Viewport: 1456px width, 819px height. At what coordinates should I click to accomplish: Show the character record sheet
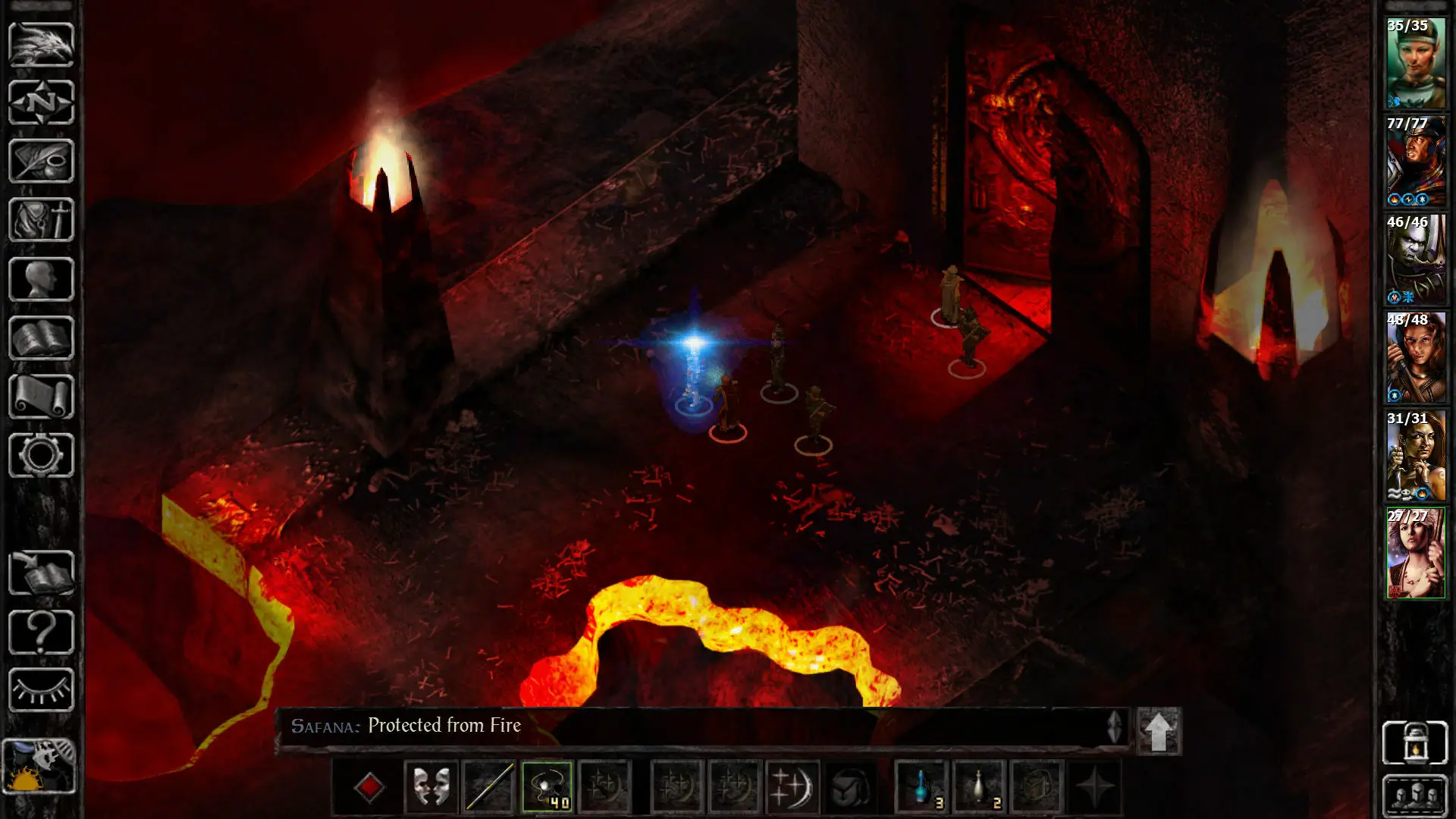click(41, 279)
